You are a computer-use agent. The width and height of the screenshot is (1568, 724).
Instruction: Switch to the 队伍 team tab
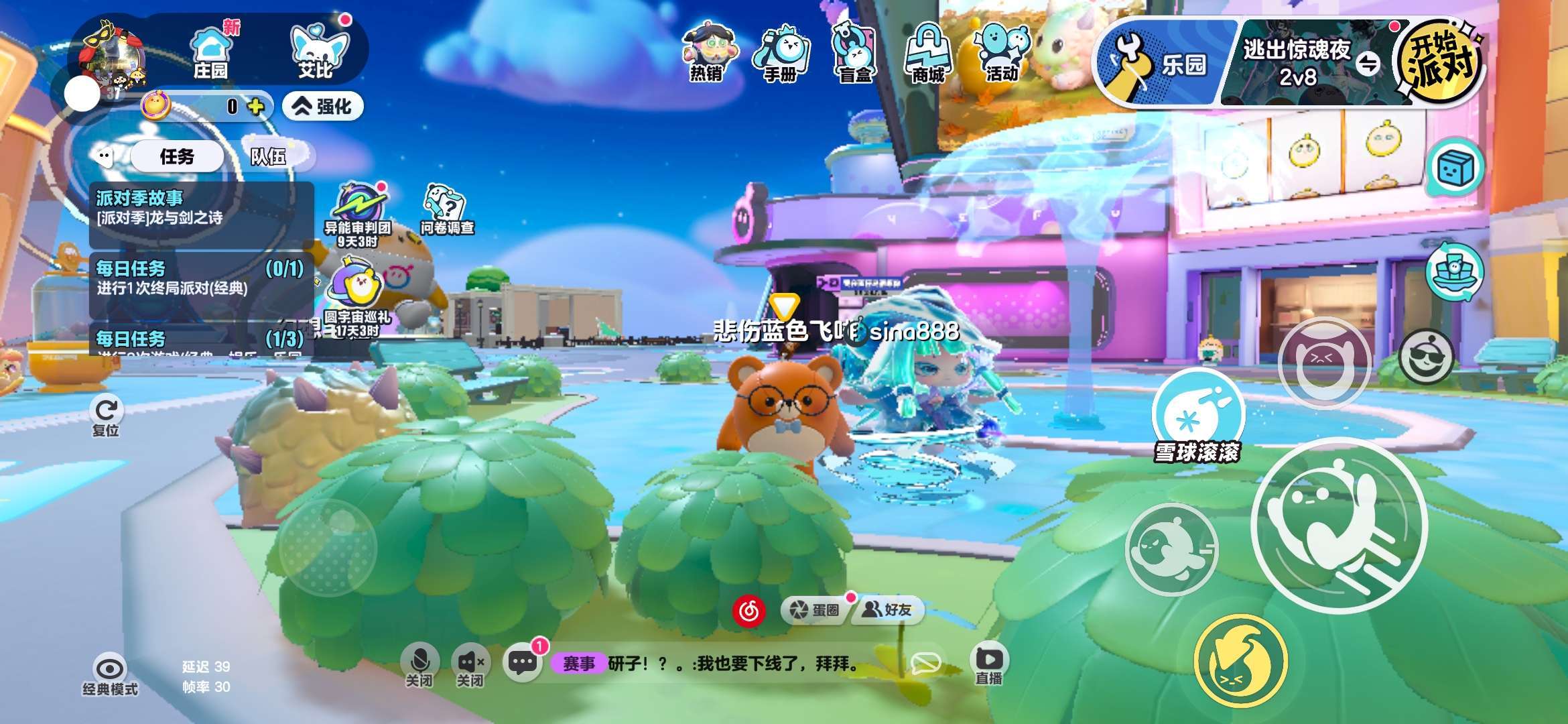point(268,157)
